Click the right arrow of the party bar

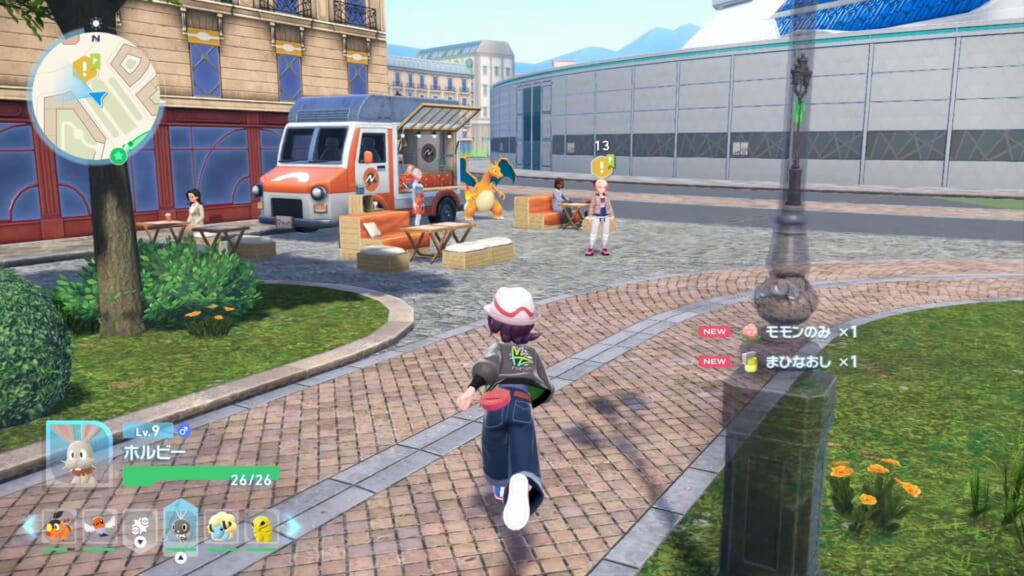[293, 526]
